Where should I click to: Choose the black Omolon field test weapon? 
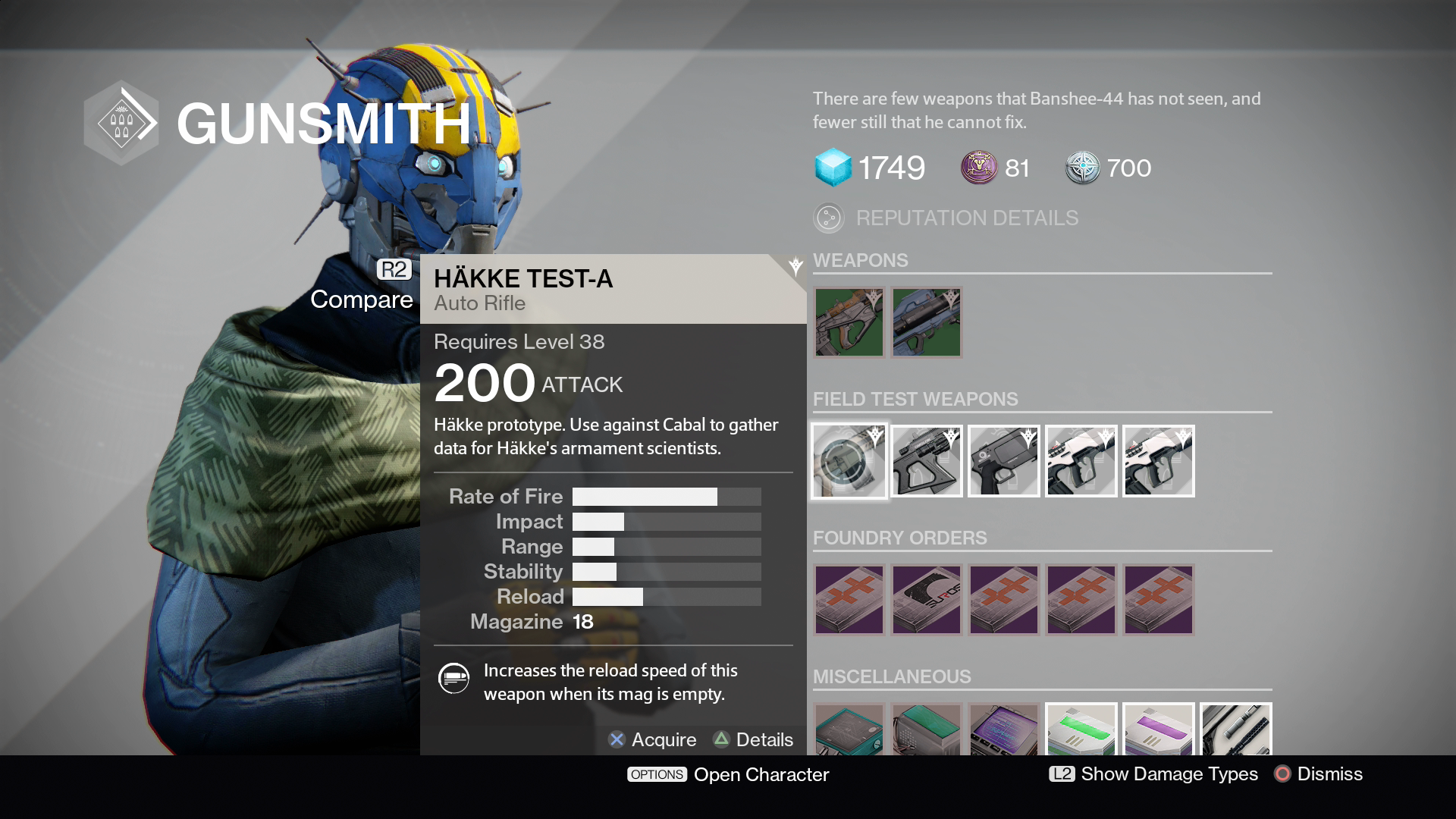click(x=927, y=461)
